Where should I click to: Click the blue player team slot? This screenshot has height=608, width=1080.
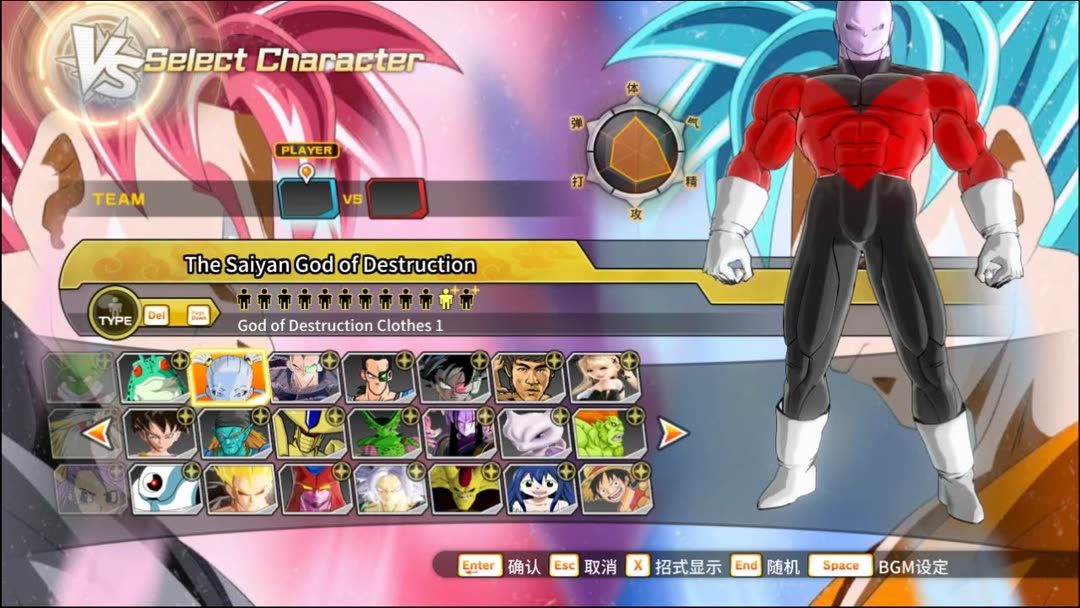coord(309,198)
